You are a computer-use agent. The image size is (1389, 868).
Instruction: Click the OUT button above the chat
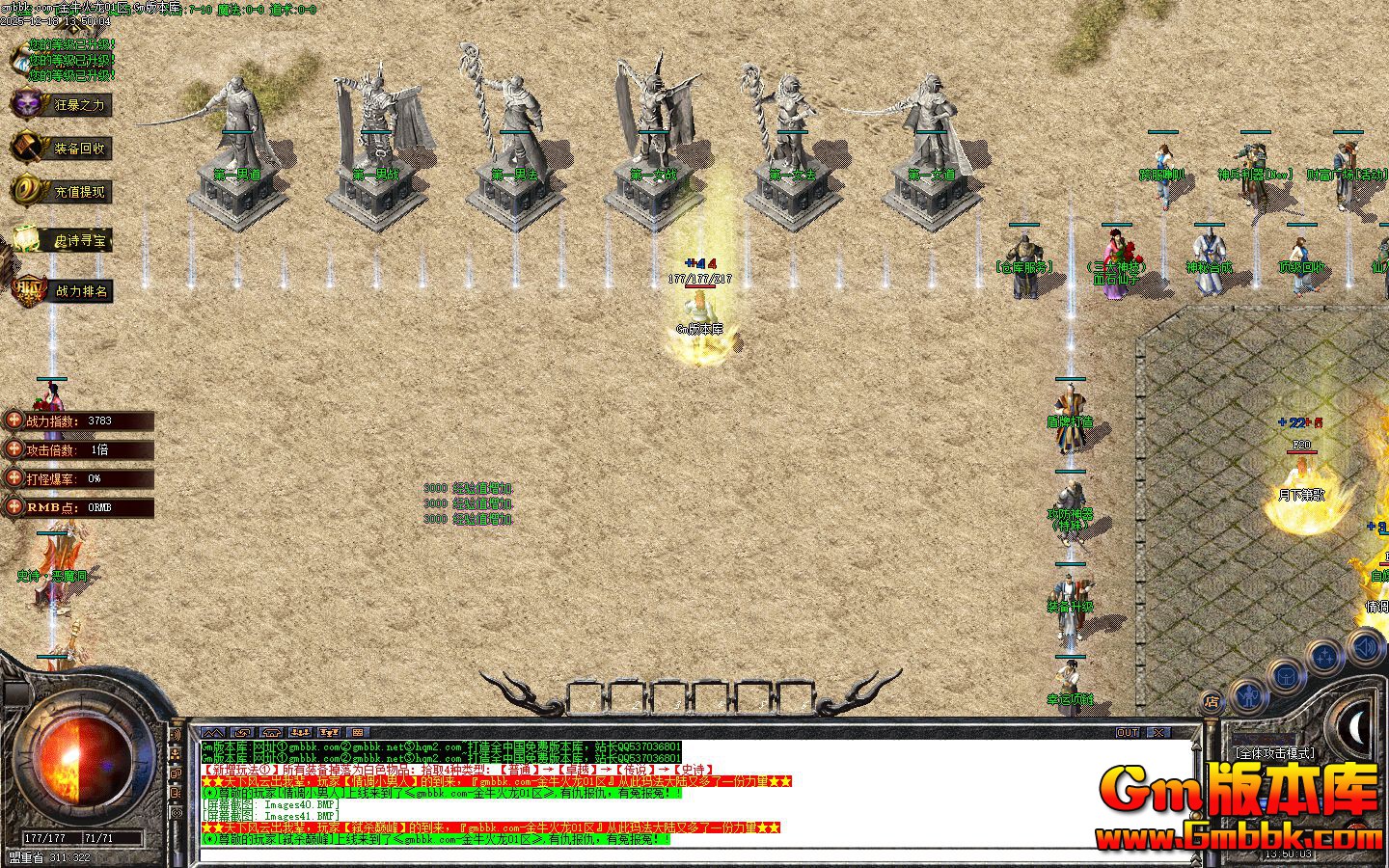coord(1128,733)
